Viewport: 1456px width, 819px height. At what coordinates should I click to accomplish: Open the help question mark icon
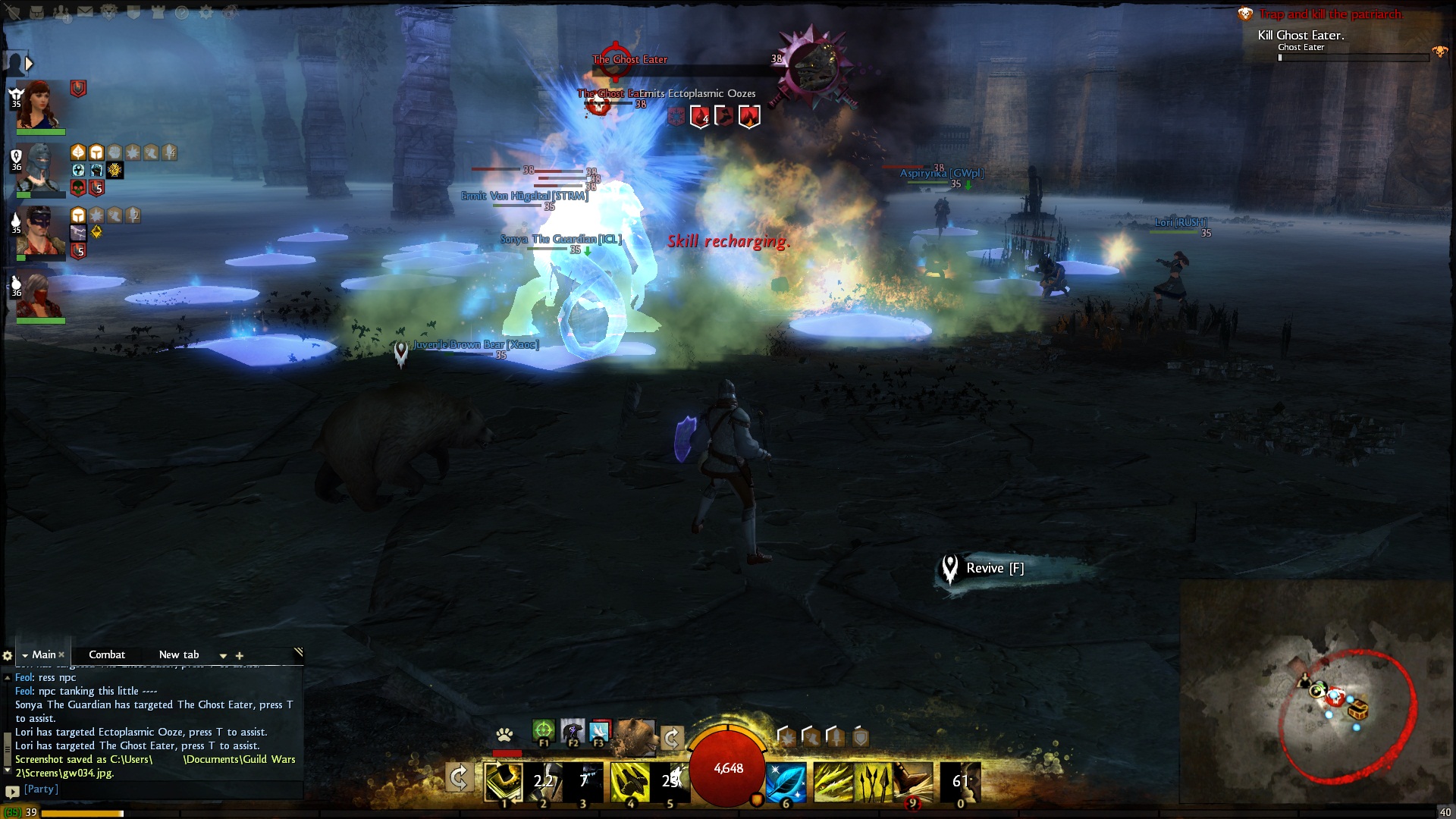coord(182,12)
